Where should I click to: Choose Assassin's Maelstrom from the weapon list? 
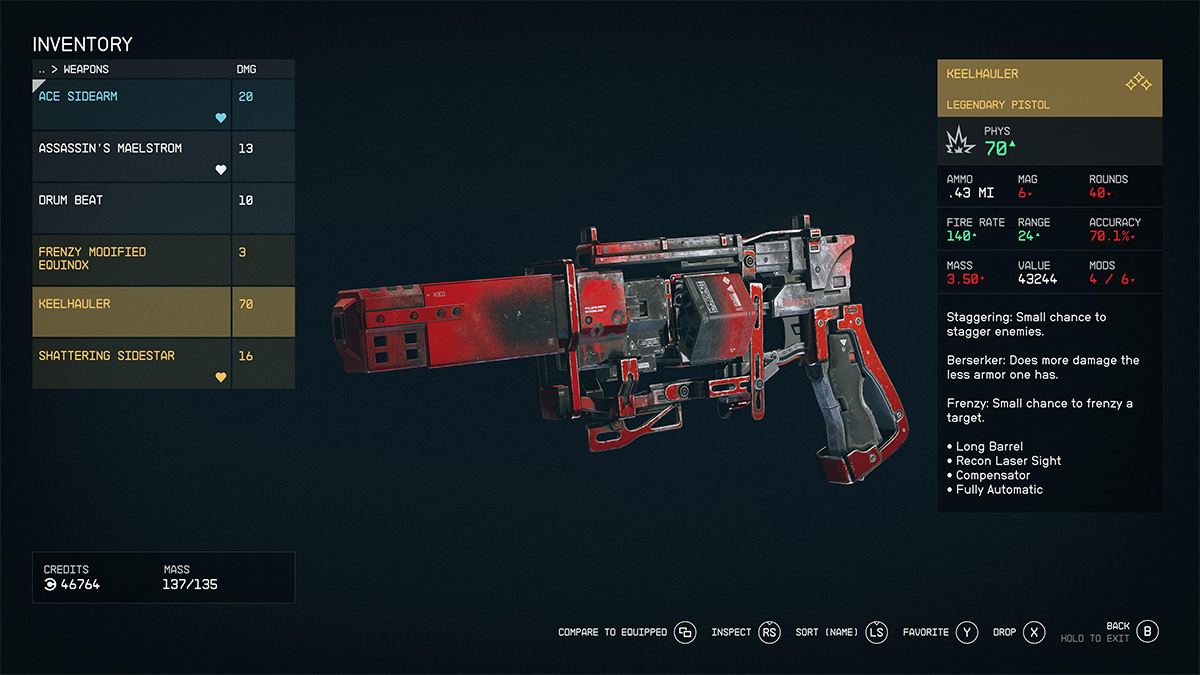click(x=132, y=156)
